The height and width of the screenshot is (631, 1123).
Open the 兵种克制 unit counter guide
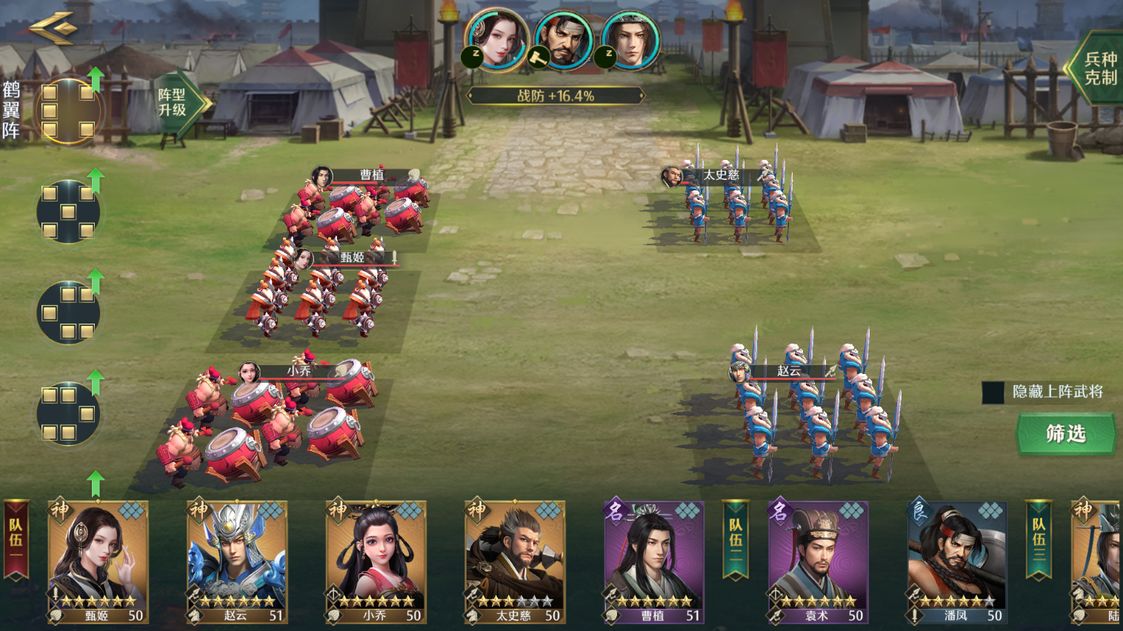1098,68
